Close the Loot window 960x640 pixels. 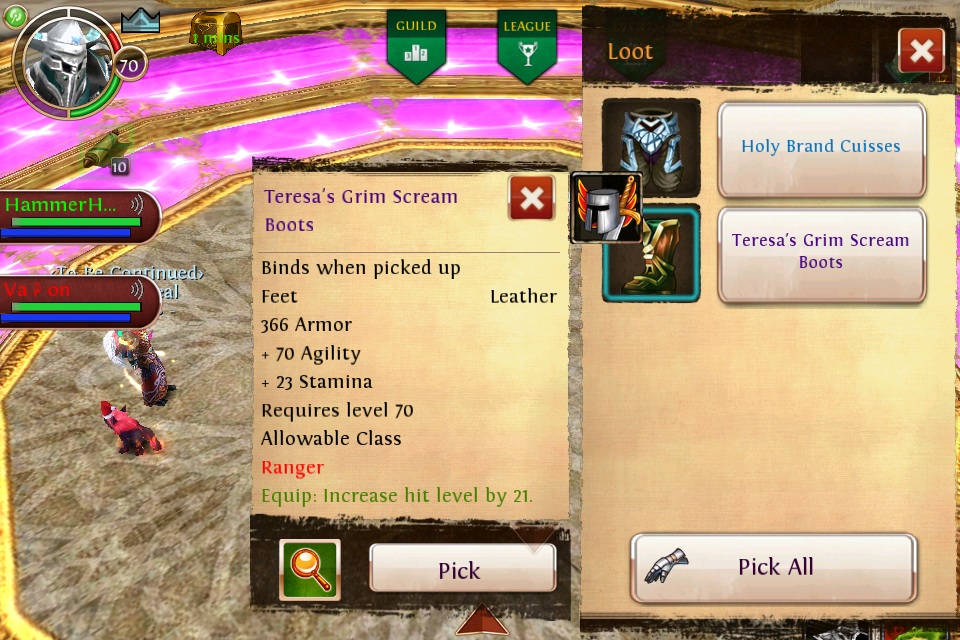coord(921,51)
